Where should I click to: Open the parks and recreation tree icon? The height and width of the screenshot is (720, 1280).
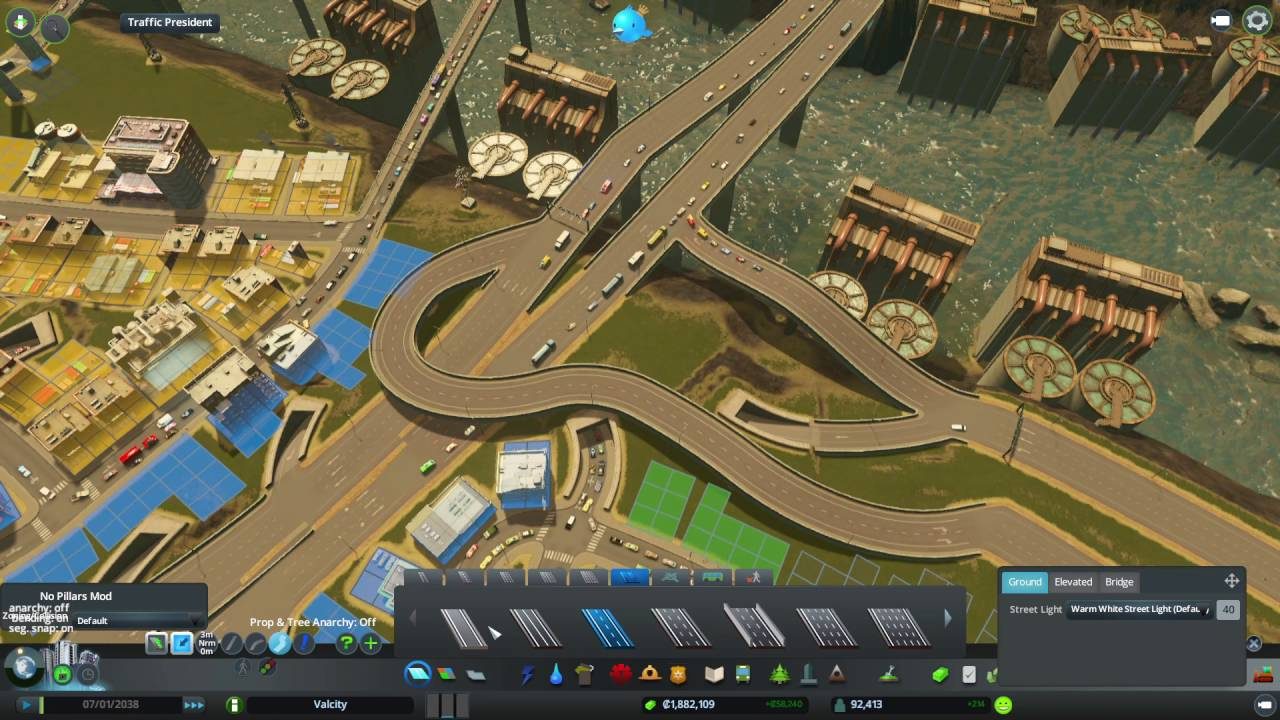(780, 674)
